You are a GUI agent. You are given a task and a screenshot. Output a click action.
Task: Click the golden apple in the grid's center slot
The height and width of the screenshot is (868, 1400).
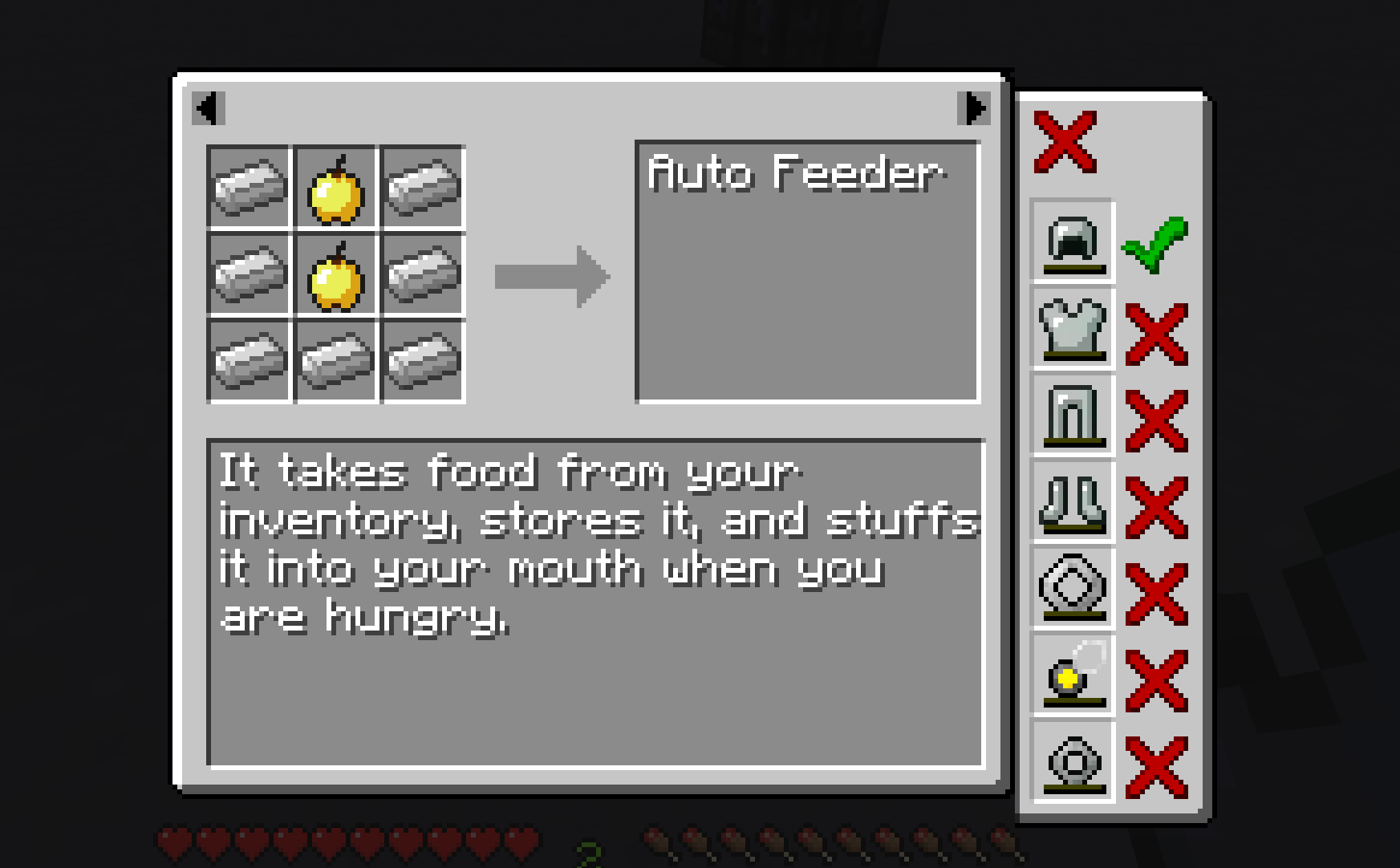coord(335,276)
